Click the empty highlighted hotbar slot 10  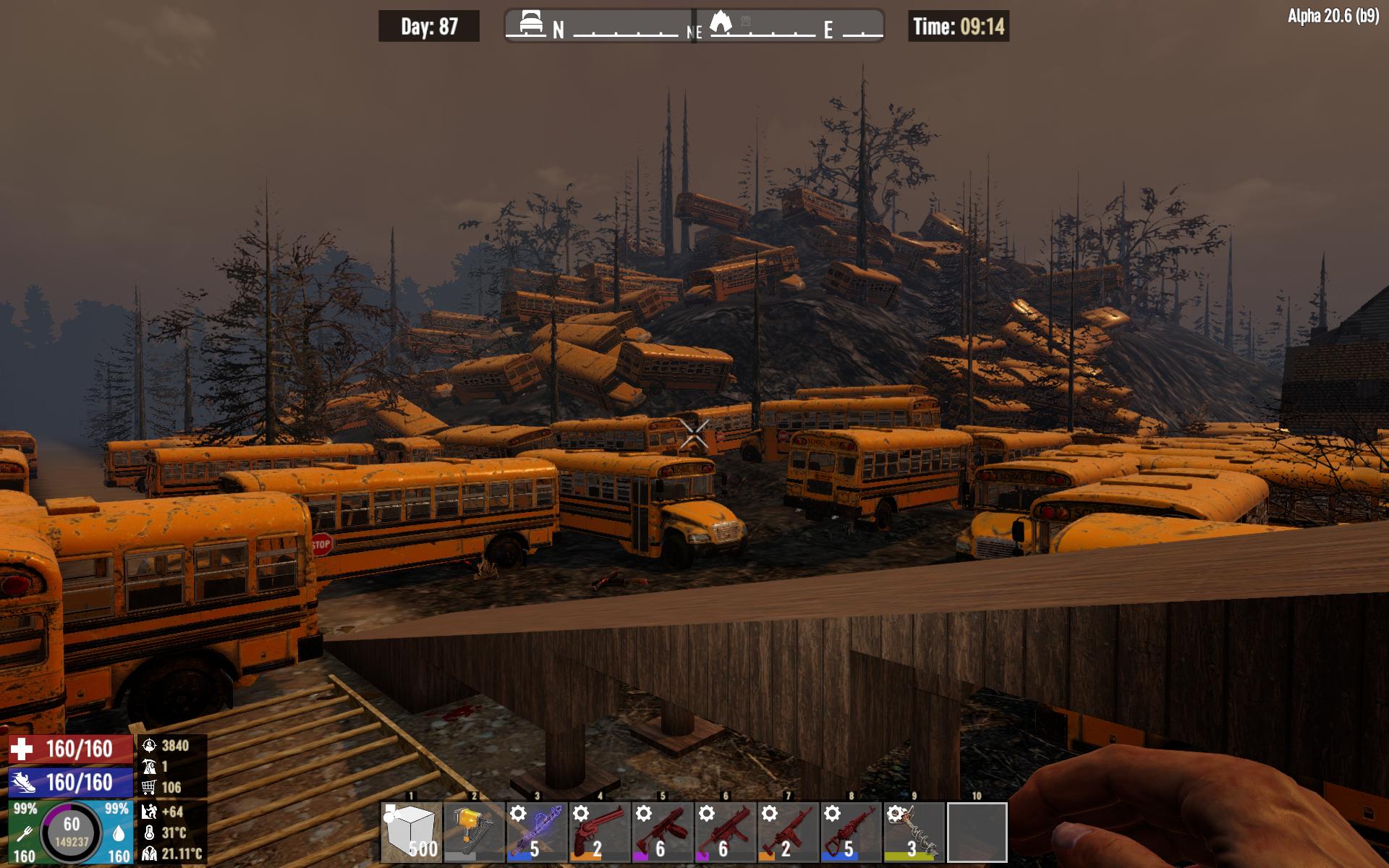tap(977, 832)
